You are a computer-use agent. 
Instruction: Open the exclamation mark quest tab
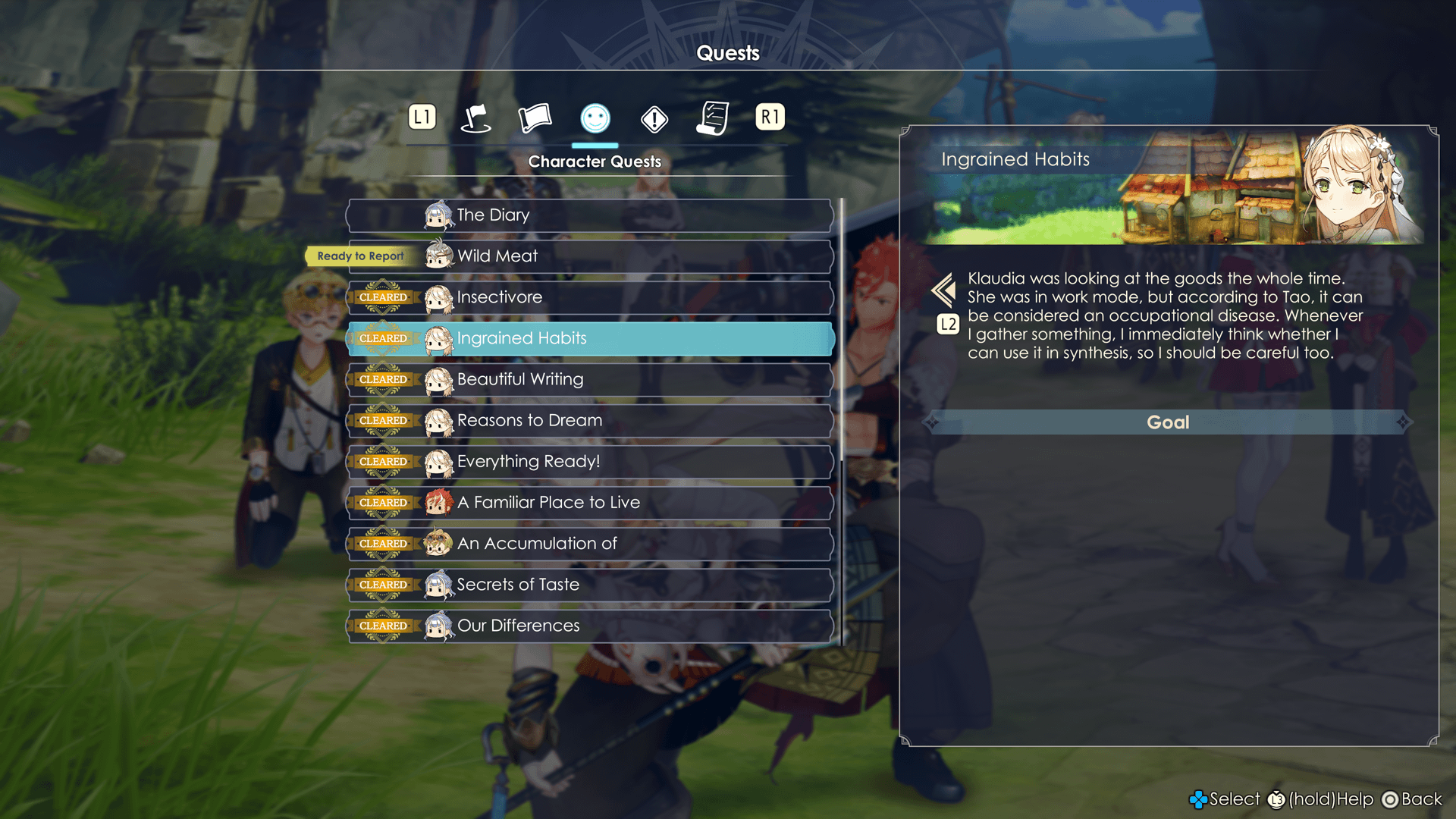coord(654,119)
